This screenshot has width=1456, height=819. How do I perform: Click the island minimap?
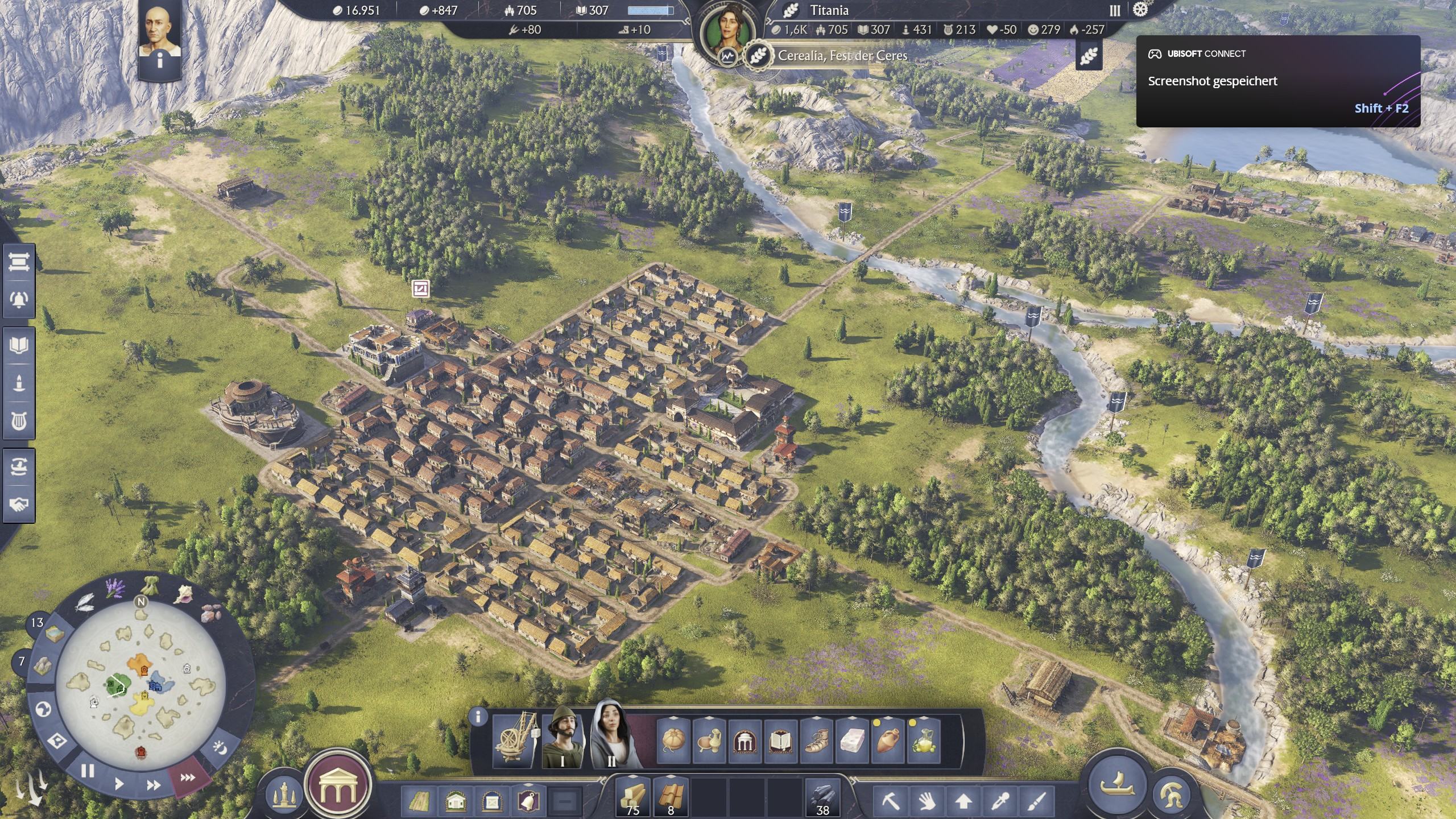point(140,684)
